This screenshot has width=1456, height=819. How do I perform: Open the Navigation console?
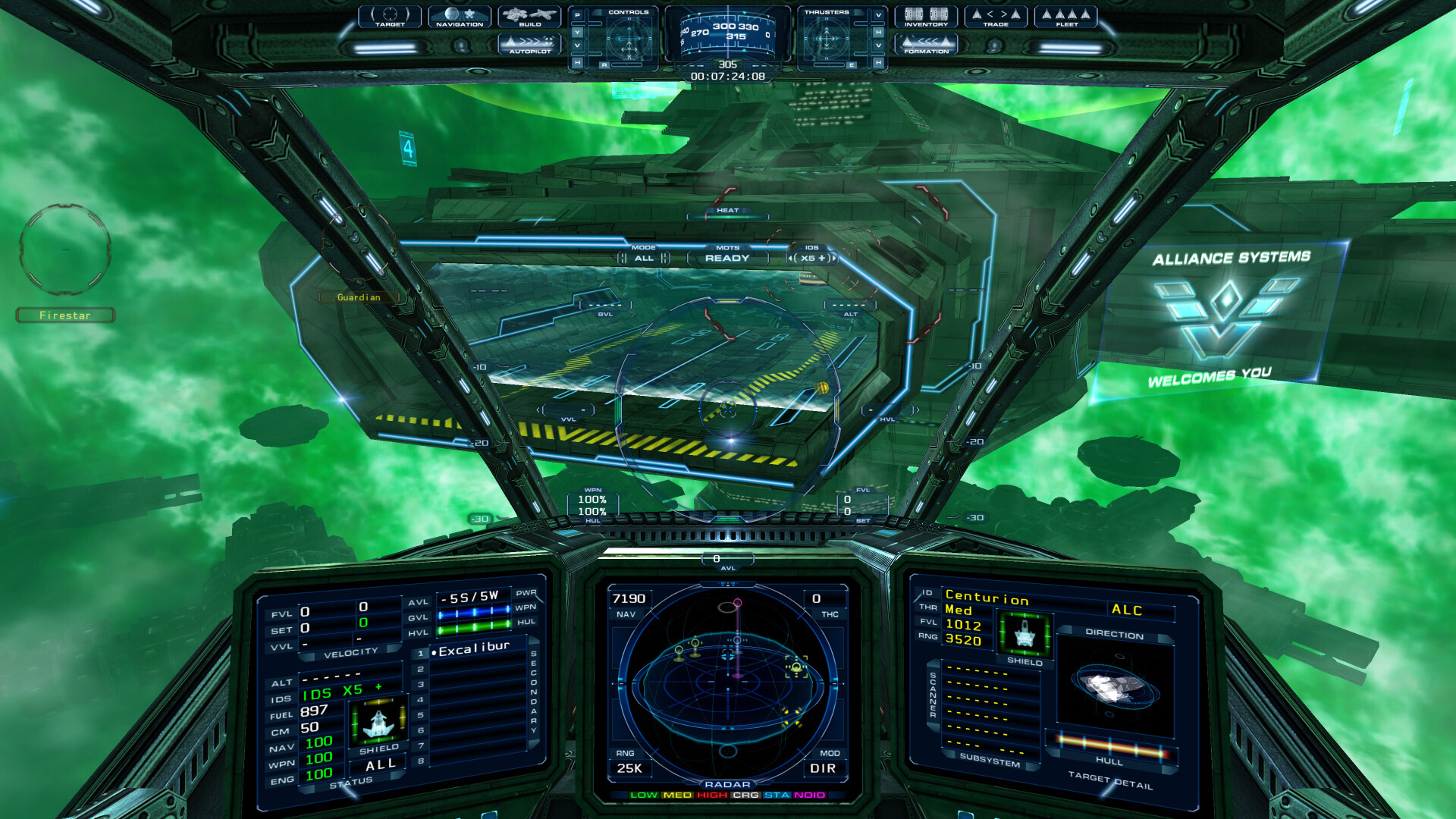(x=459, y=17)
